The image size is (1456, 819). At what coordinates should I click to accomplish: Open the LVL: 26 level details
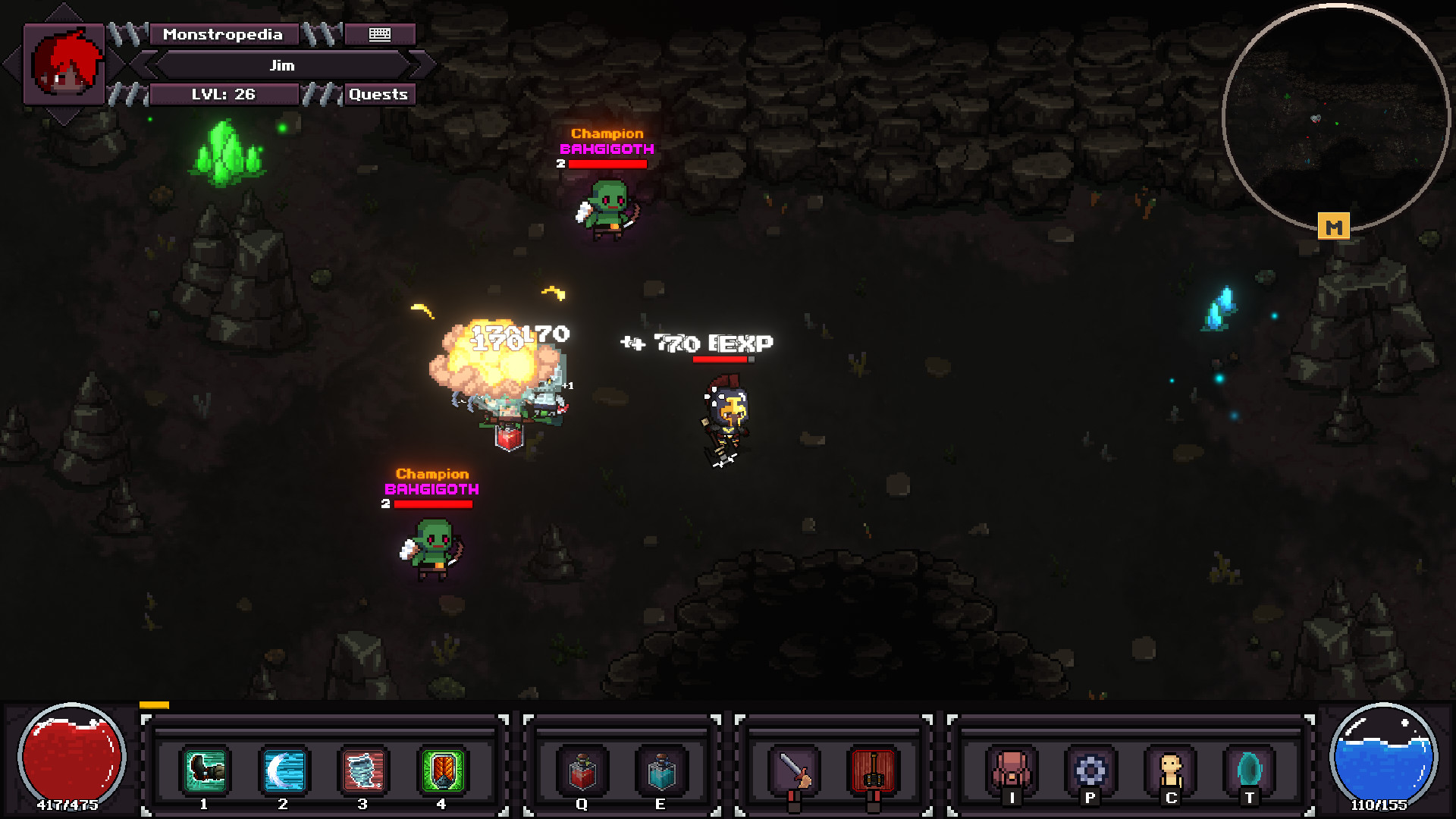click(x=224, y=94)
